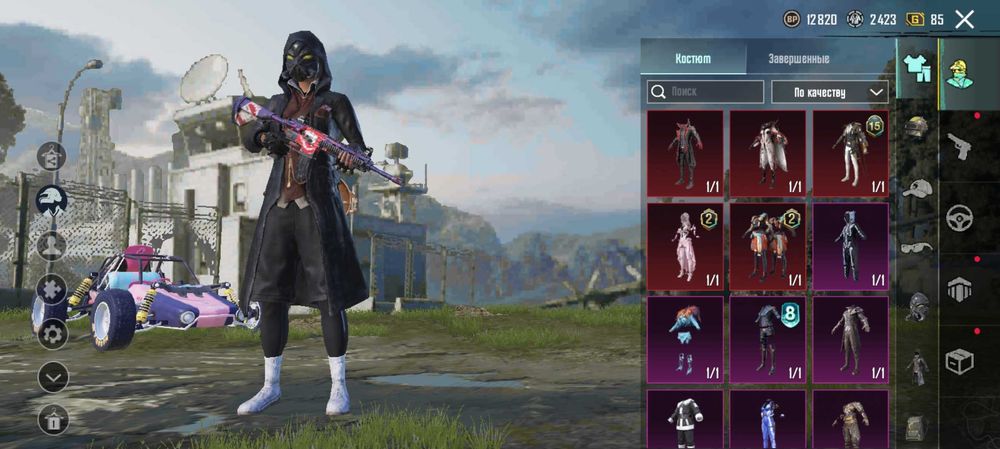The height and width of the screenshot is (449, 1000).
Task: Switch to the Костюм tab
Action: click(693, 58)
